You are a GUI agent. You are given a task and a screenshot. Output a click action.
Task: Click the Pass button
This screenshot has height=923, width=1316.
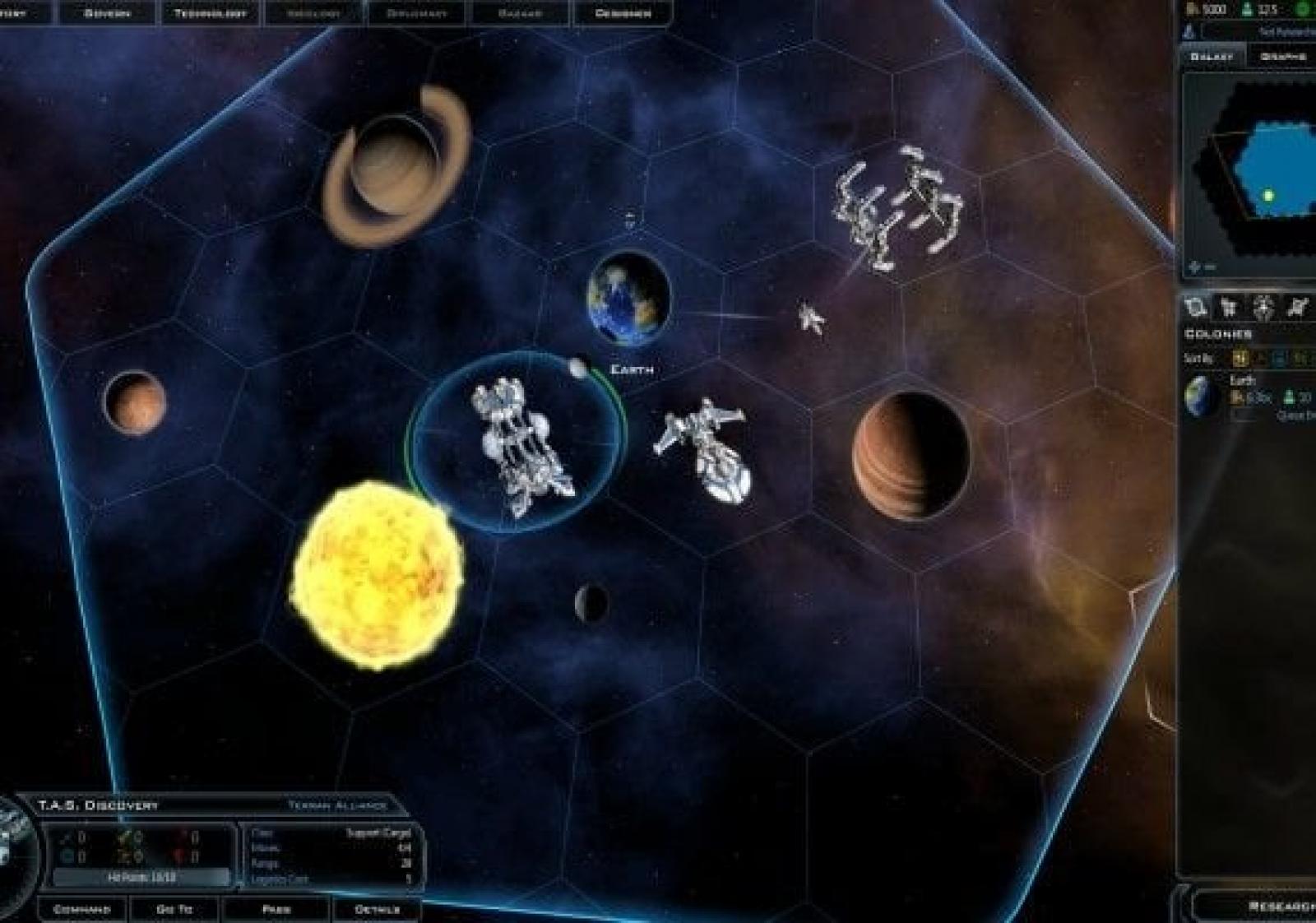point(276,909)
